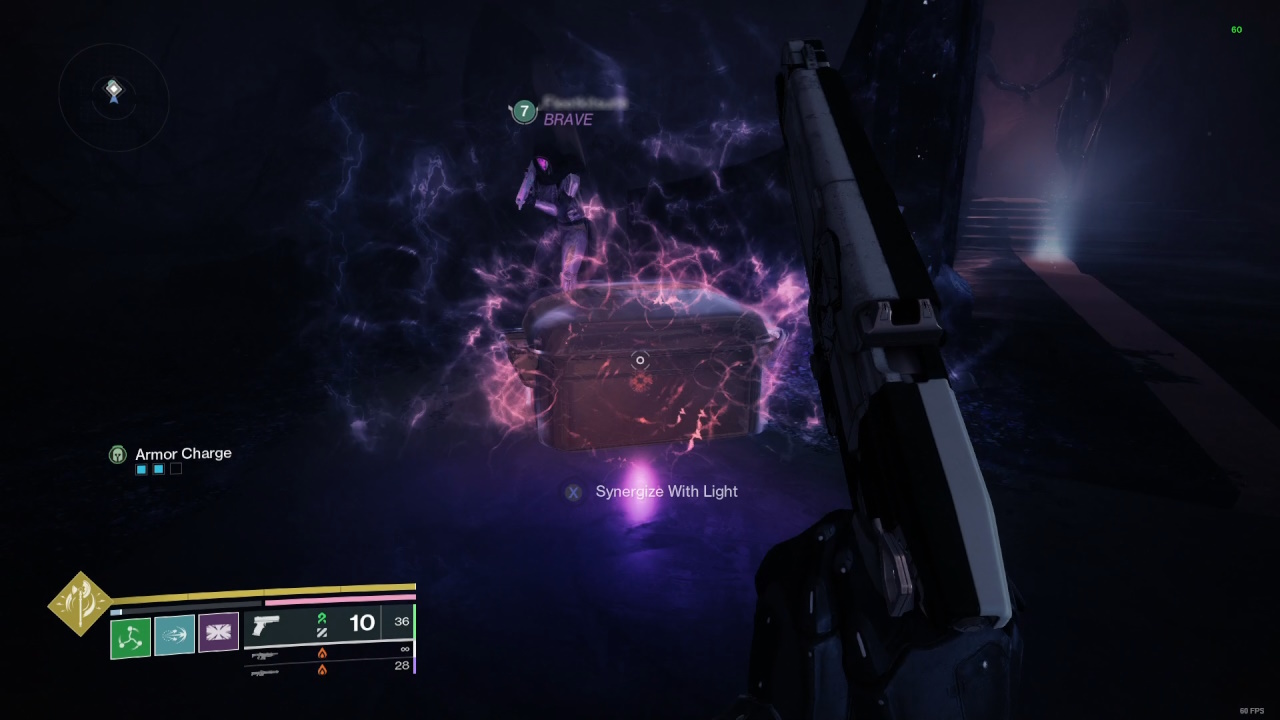Toggle the first filled Armor Charge square
The height and width of the screenshot is (720, 1280).
141,468
